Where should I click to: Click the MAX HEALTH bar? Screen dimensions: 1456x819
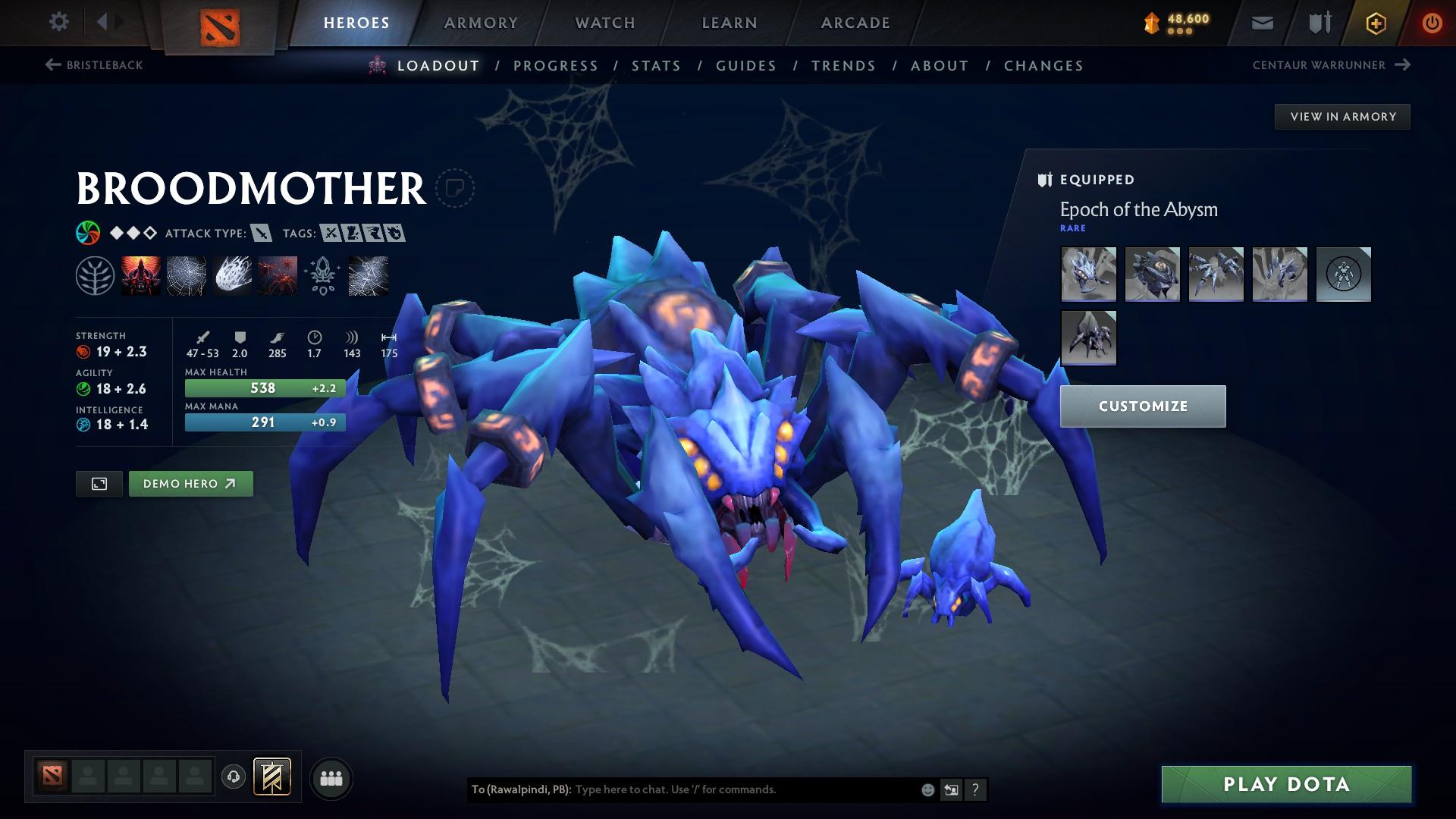pos(263,388)
